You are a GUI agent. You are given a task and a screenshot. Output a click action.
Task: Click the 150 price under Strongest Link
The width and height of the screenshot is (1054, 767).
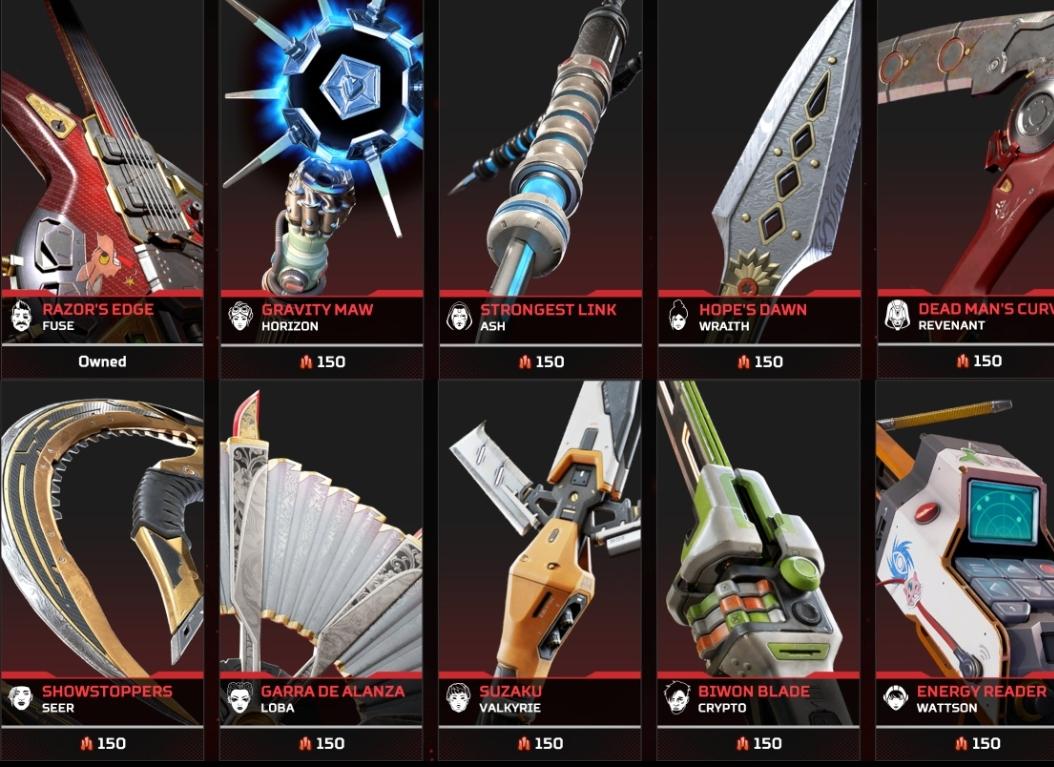(x=541, y=362)
